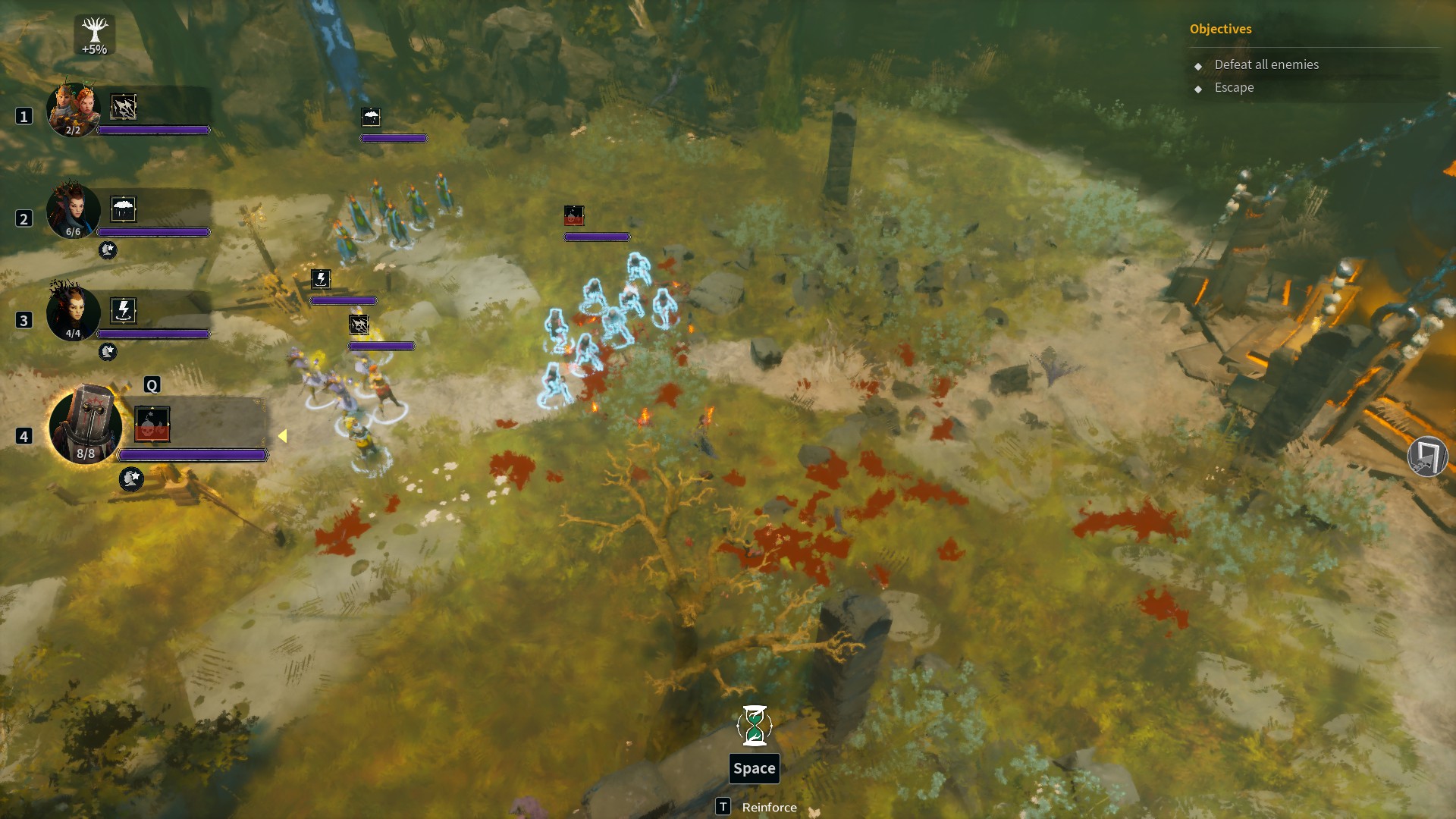Click the helmet star icon under squad 2
Screen dimensions: 1456x819
(x=108, y=250)
